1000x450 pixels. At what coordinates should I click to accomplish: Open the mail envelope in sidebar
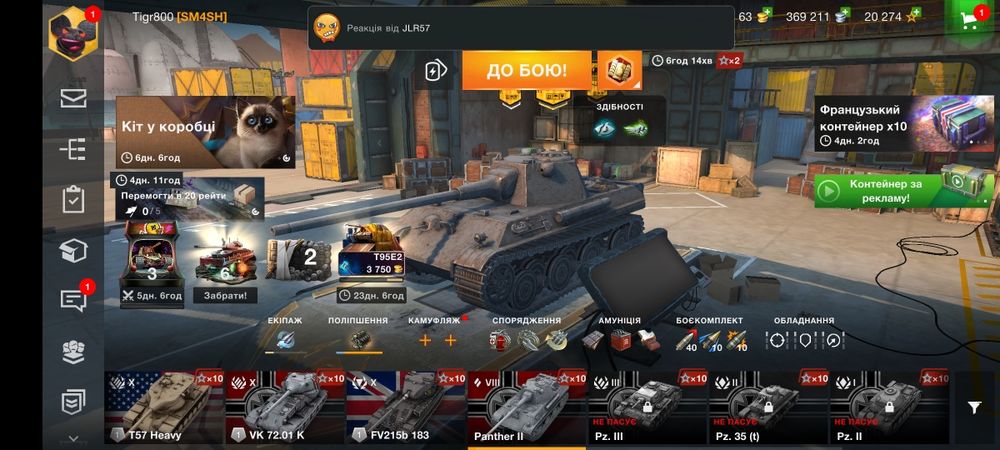(x=73, y=98)
